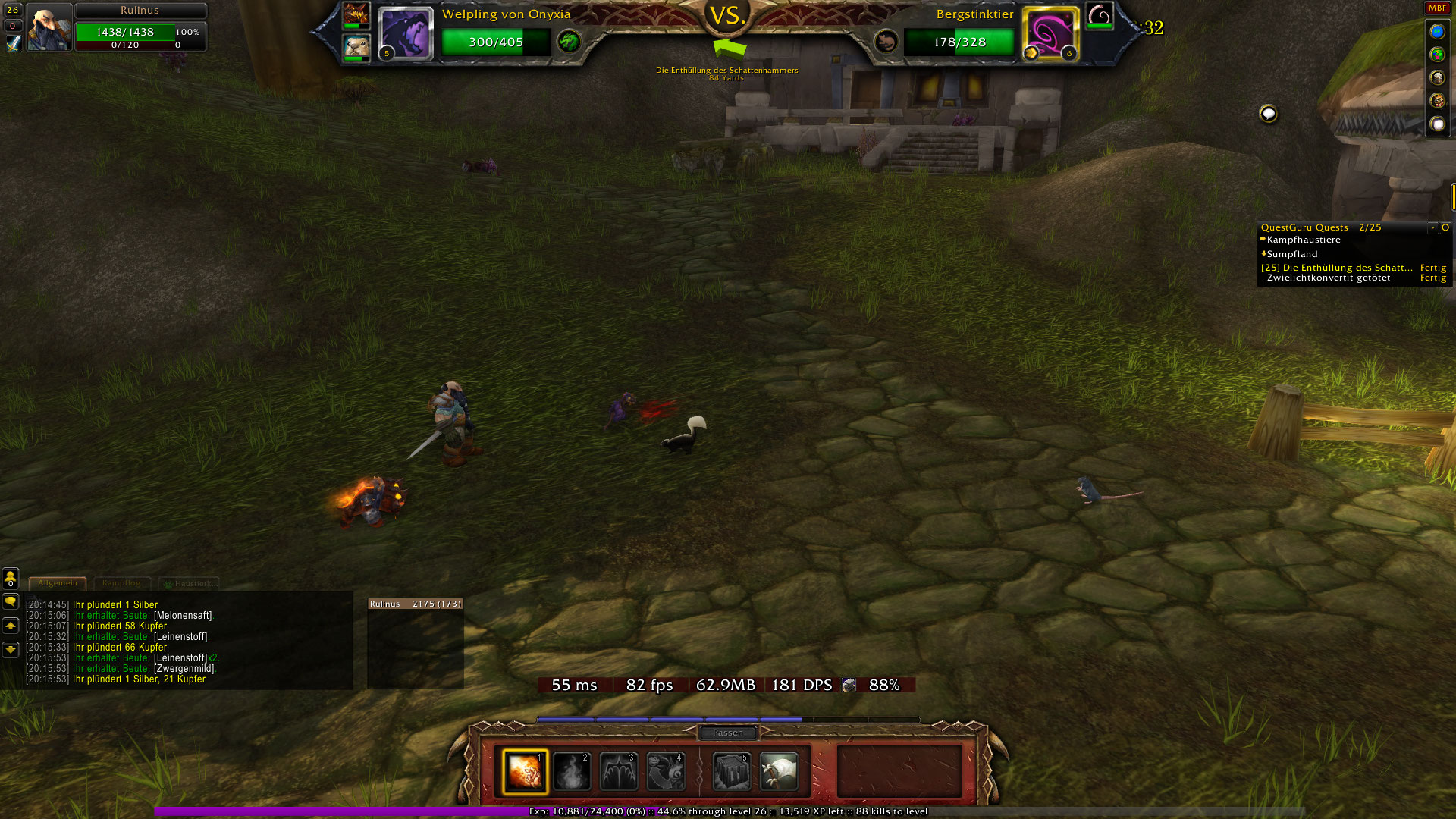Open the social friends button
The image size is (1456, 819).
pyautogui.click(x=11, y=579)
